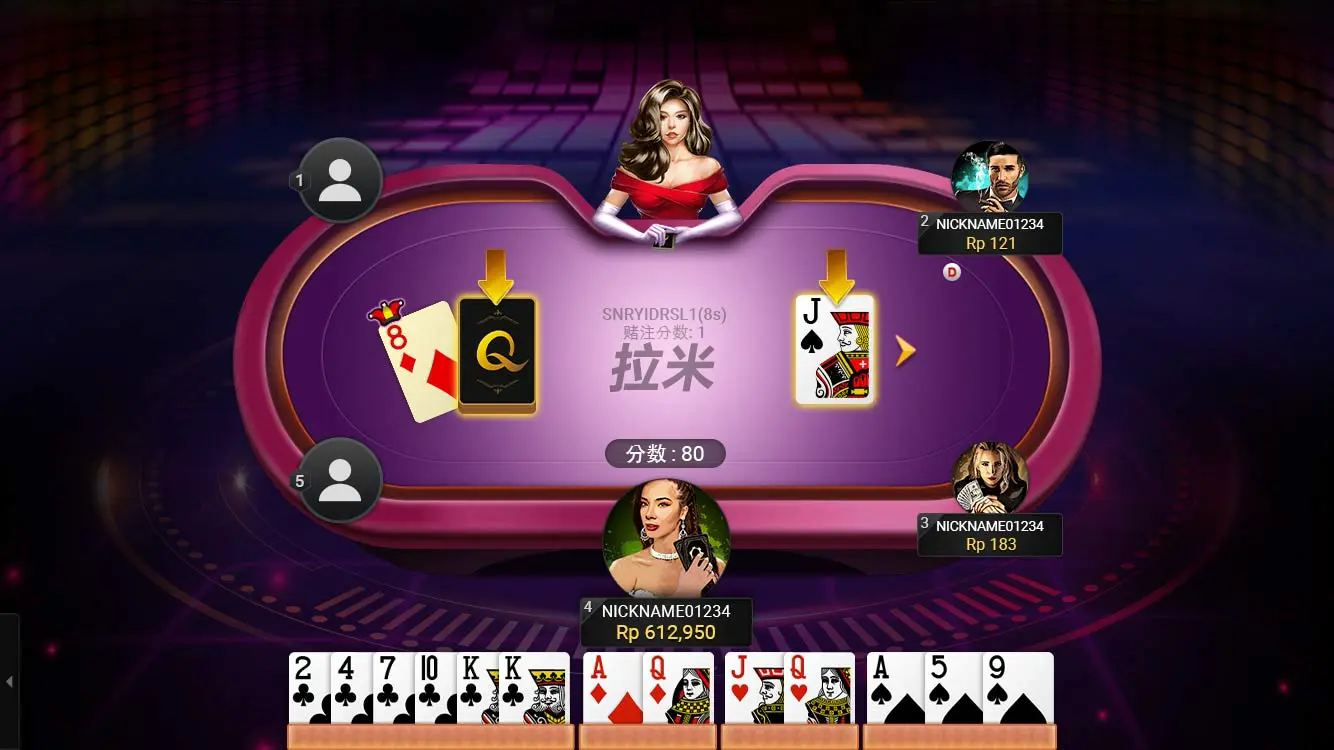The height and width of the screenshot is (750, 1334).
Task: Pick up the Jack of Spades discard
Action: 835,350
